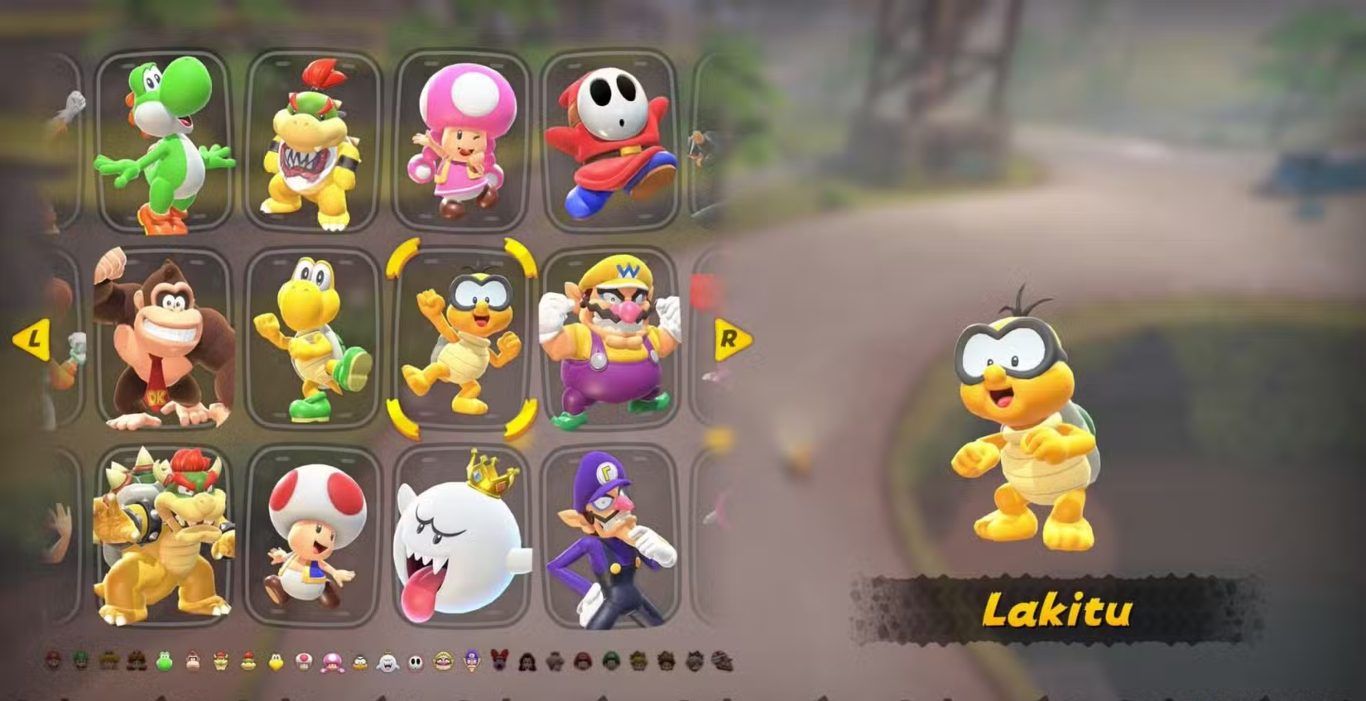Go to next page with R arrow
Viewport: 1366px width, 701px height.
[x=733, y=340]
